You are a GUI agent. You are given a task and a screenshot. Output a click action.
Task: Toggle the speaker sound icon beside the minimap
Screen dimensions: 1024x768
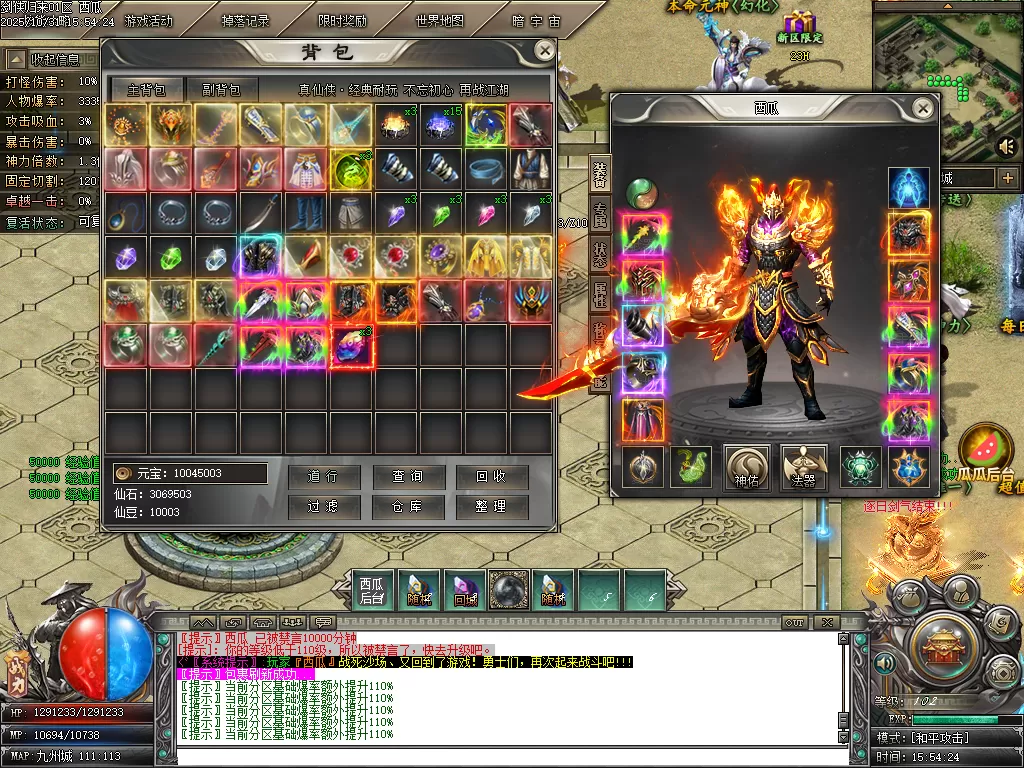[1007, 147]
